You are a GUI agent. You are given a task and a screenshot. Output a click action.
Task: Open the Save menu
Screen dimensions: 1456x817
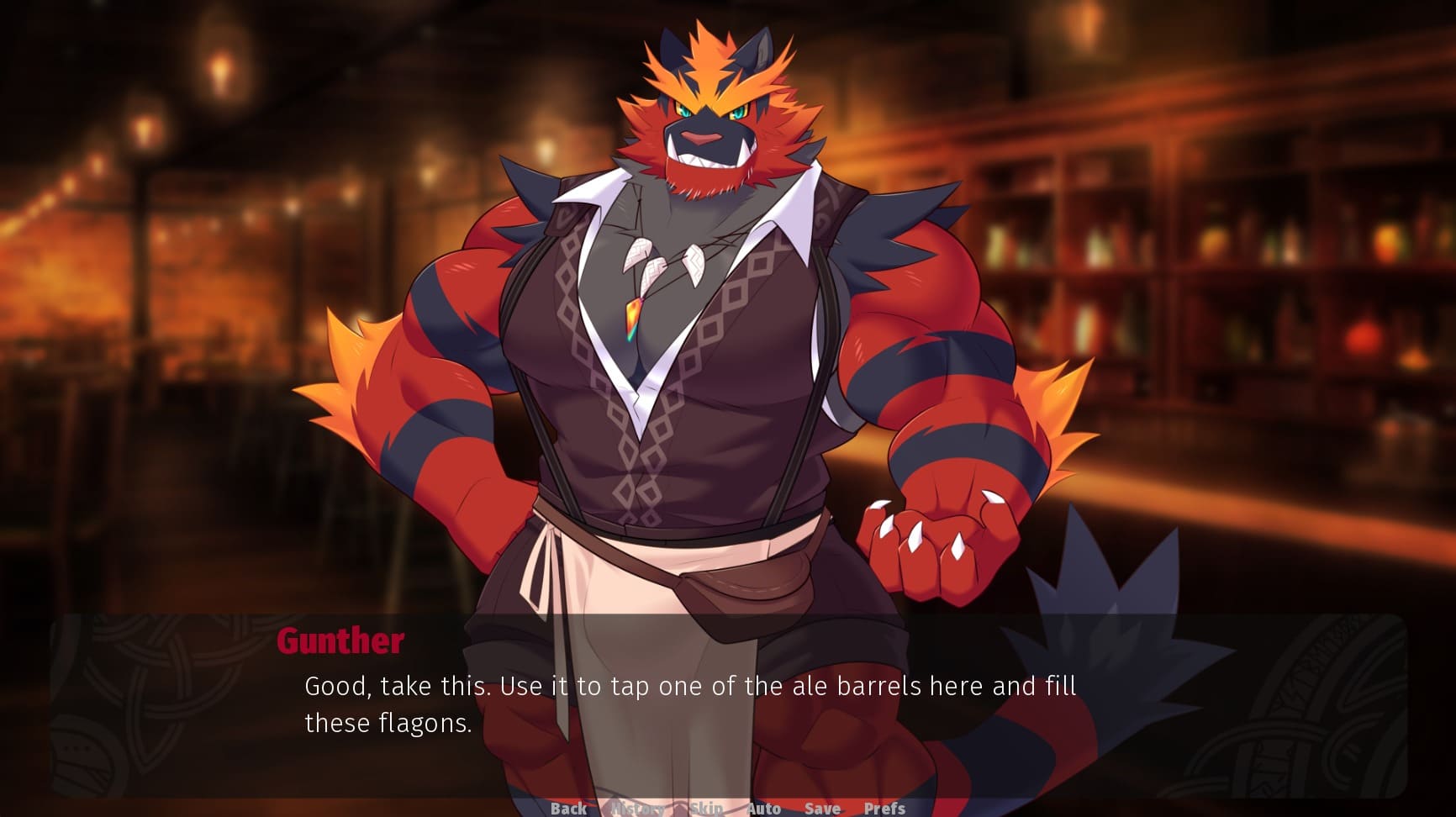pos(822,809)
